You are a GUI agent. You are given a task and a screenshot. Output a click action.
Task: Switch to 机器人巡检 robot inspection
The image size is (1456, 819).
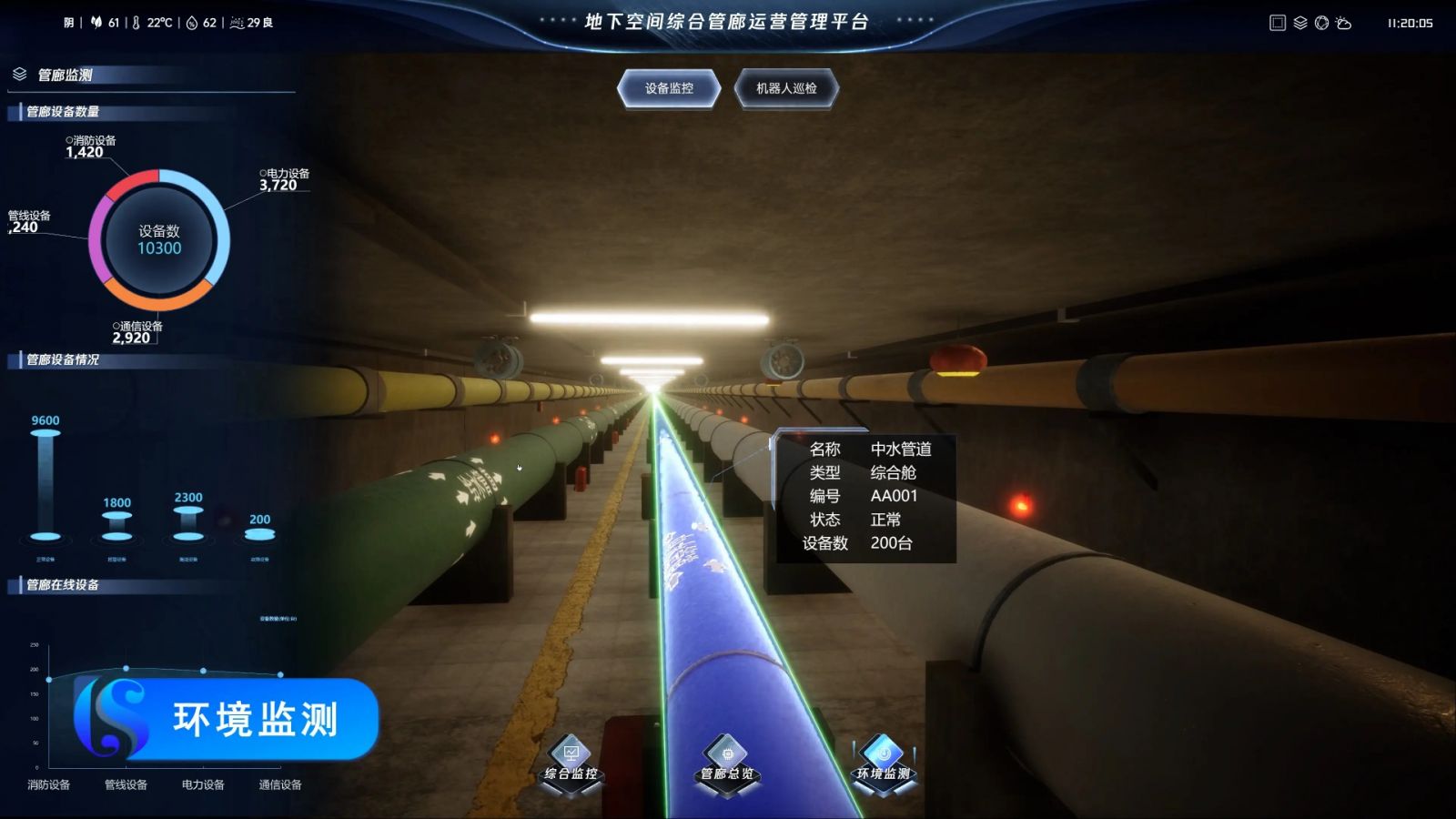click(786, 88)
